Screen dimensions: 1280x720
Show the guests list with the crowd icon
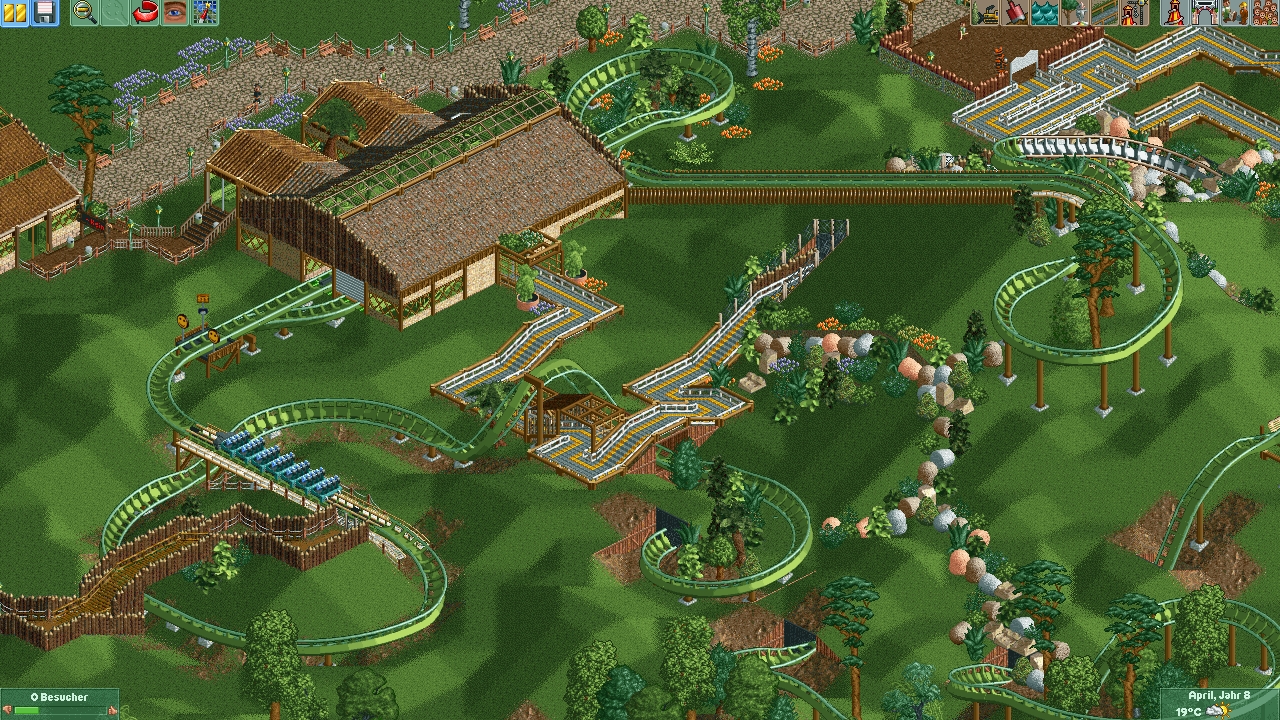click(1262, 12)
